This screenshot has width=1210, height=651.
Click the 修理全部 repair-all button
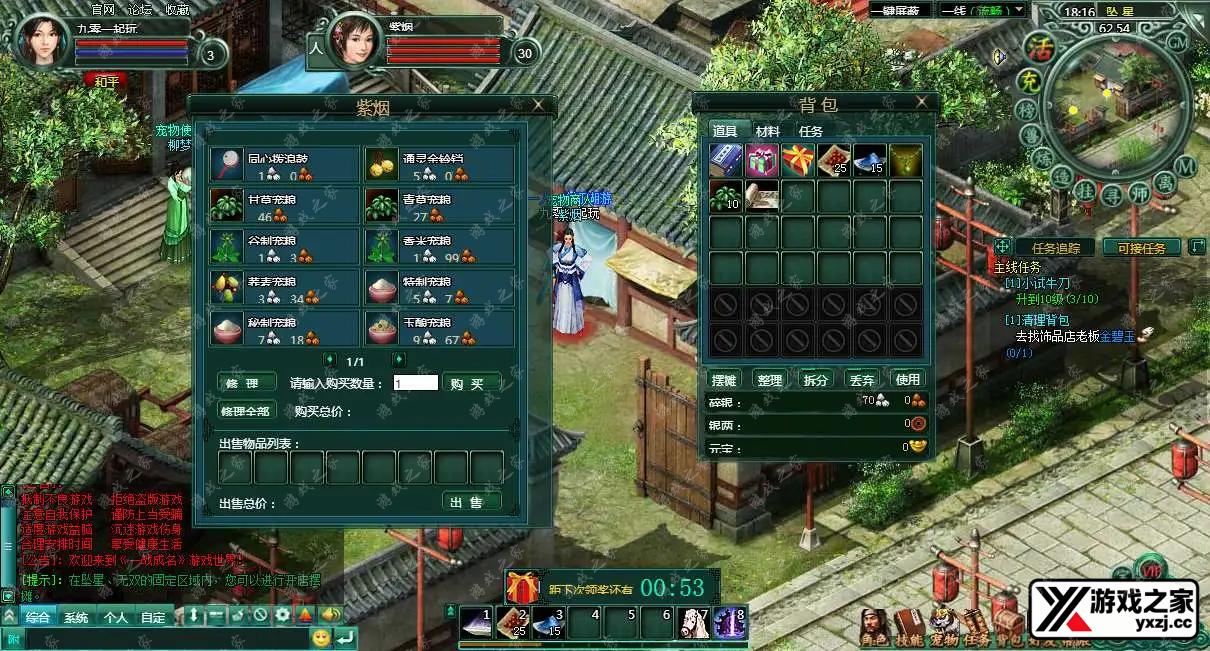coord(245,410)
